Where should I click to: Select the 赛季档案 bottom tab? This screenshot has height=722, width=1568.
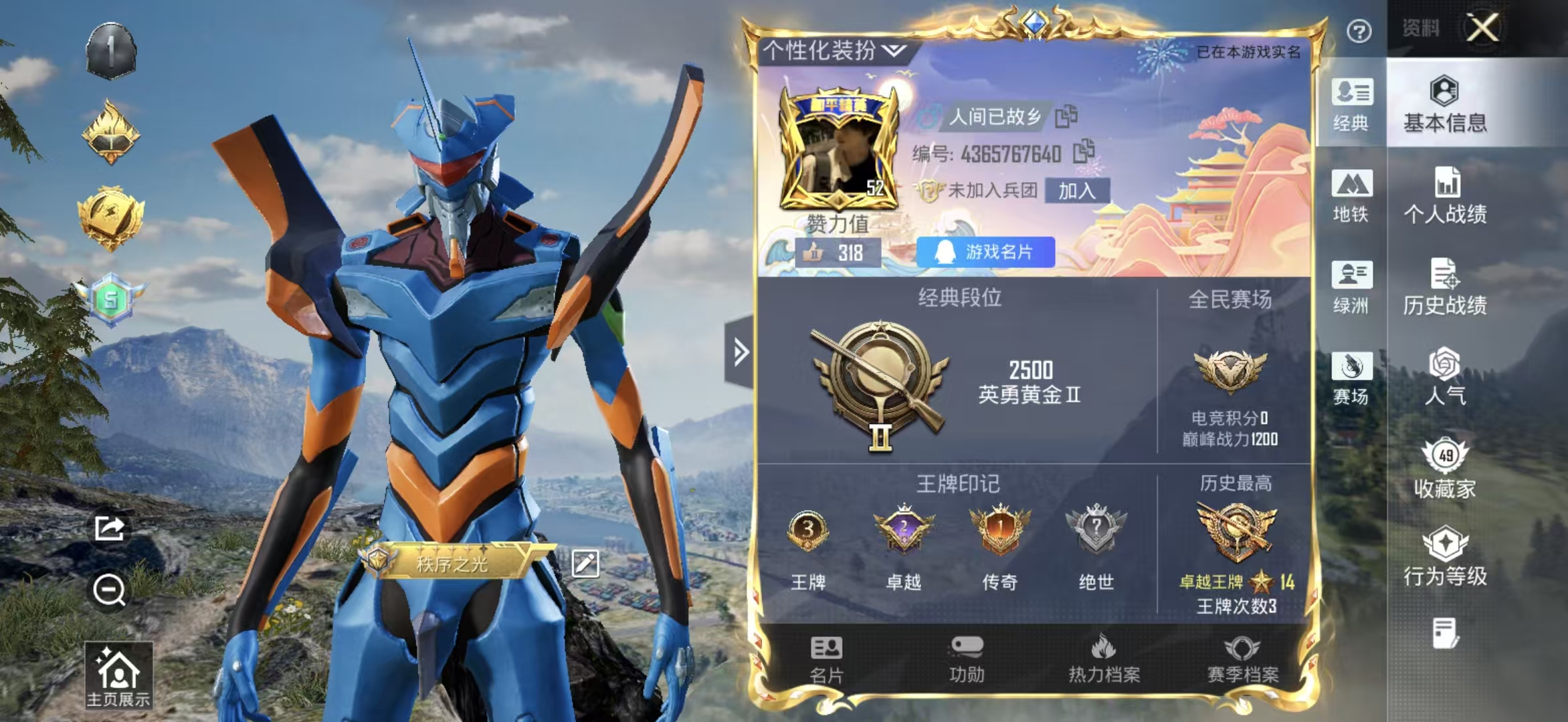pos(1242,660)
